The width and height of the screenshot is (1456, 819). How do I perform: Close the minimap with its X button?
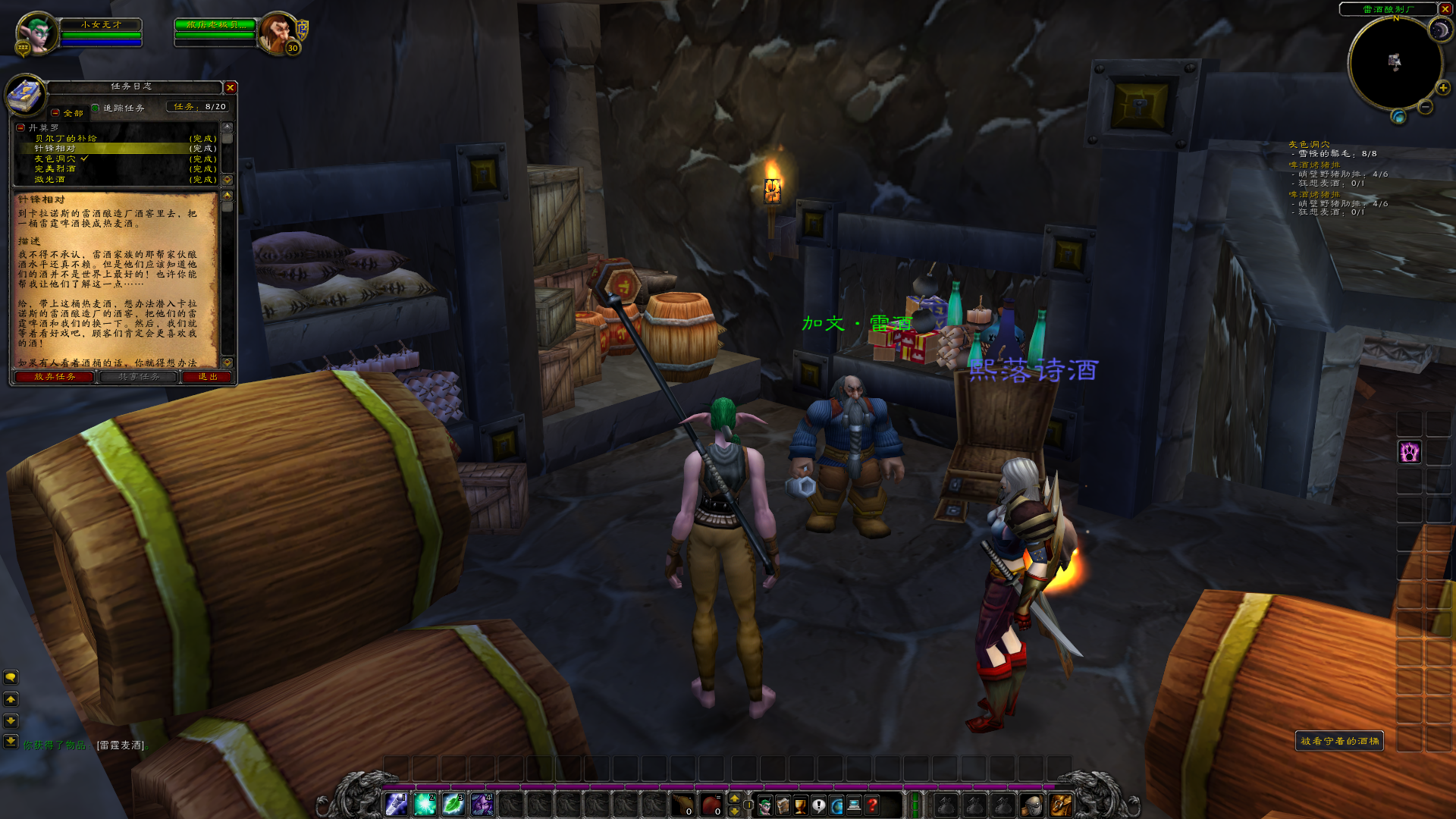point(1445,9)
